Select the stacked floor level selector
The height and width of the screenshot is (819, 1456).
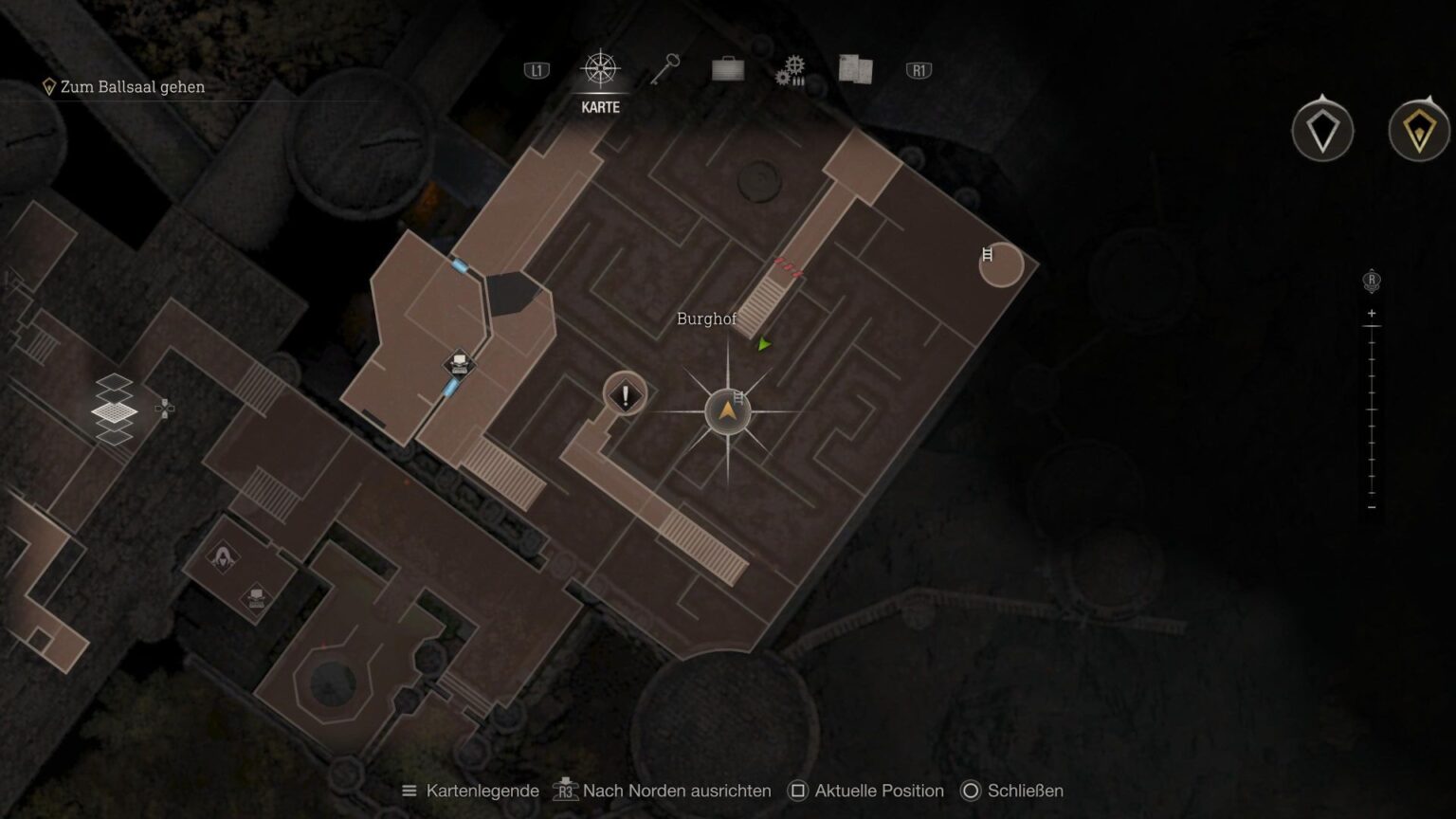click(115, 409)
